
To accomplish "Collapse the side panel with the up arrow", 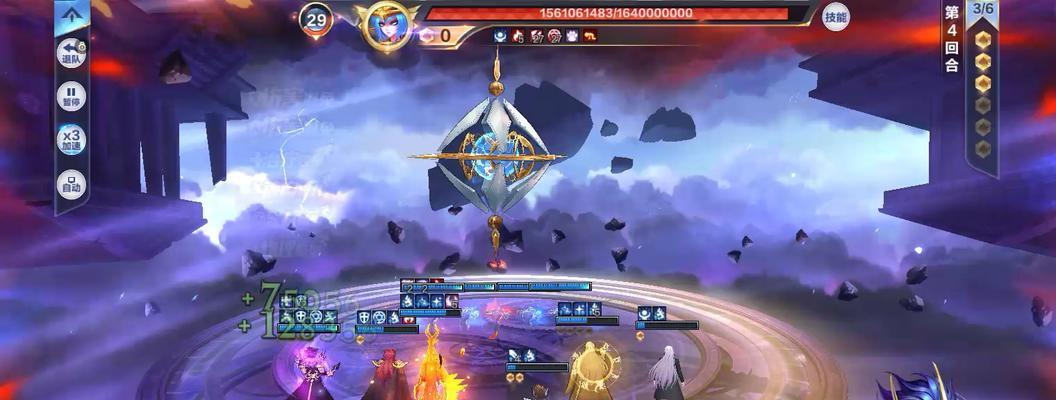I will coord(71,14).
